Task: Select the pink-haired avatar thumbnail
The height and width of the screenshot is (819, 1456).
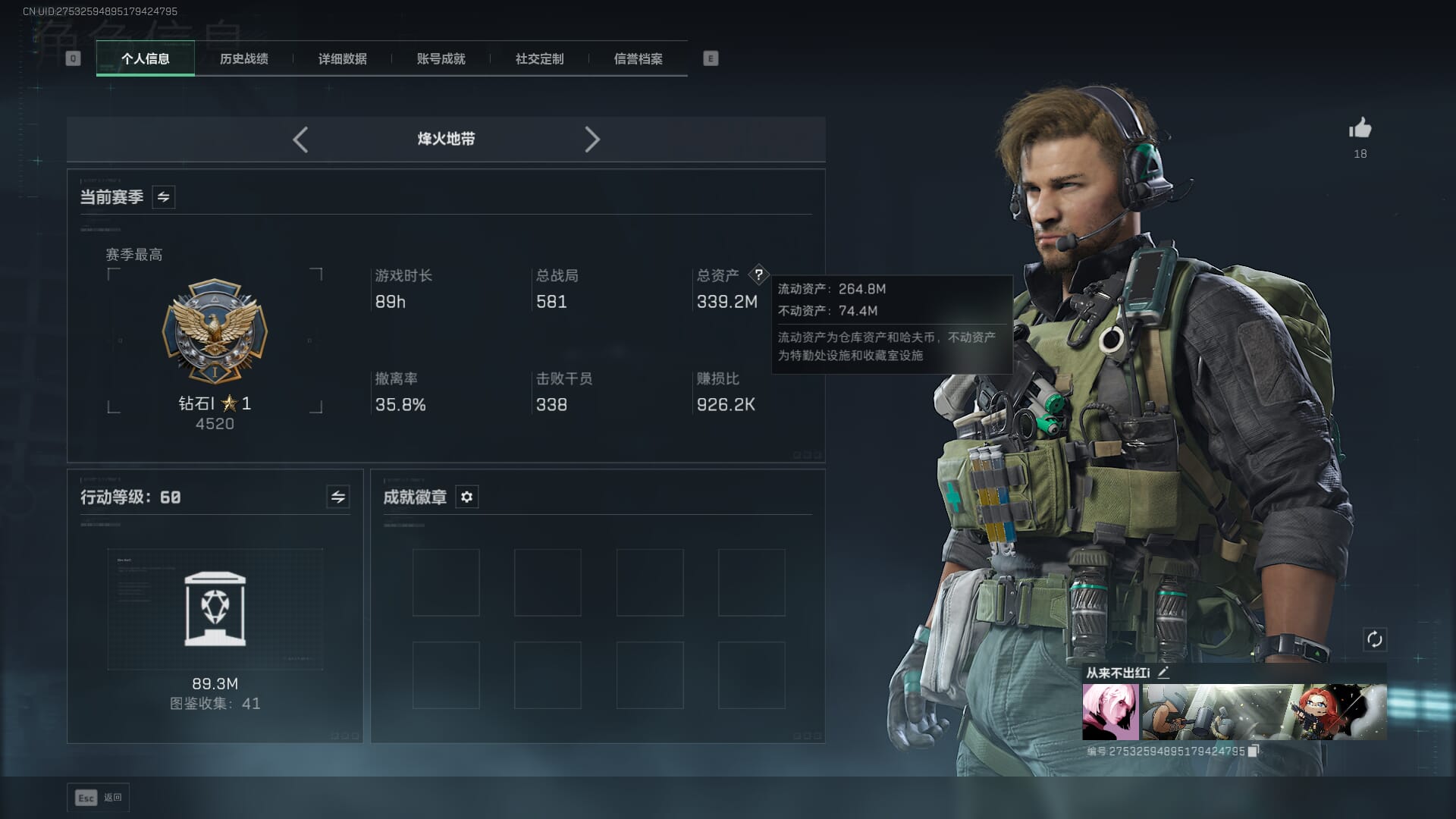Action: [x=1110, y=712]
